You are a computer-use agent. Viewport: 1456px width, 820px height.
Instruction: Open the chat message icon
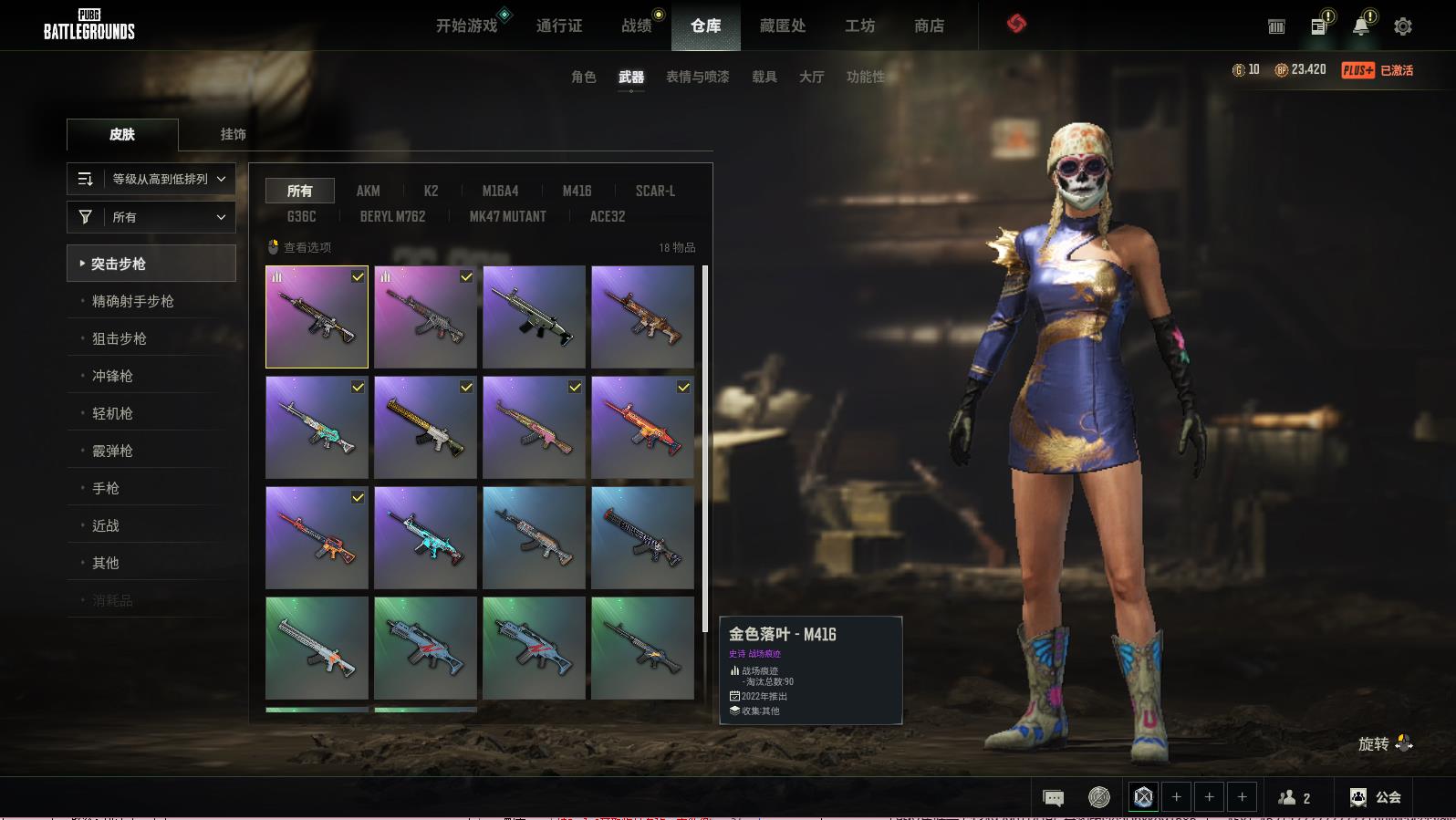(x=1053, y=798)
